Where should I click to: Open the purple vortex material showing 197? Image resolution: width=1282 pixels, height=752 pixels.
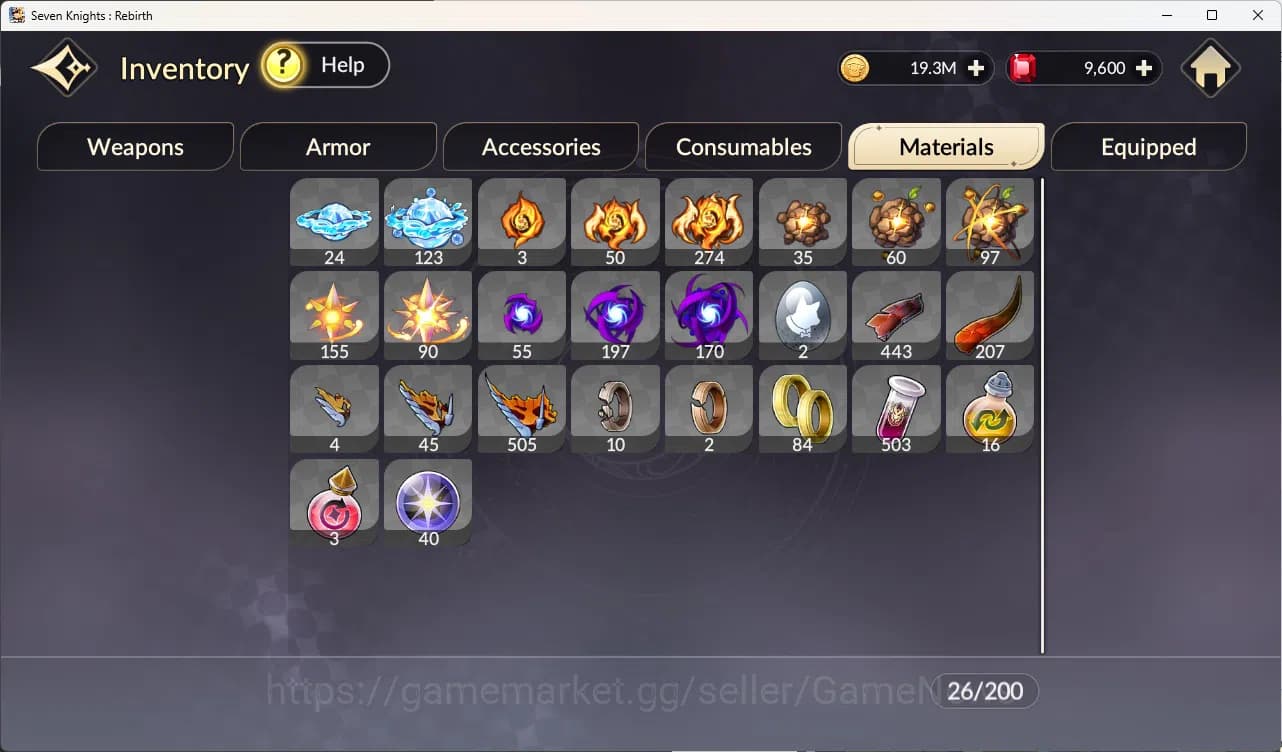click(615, 310)
